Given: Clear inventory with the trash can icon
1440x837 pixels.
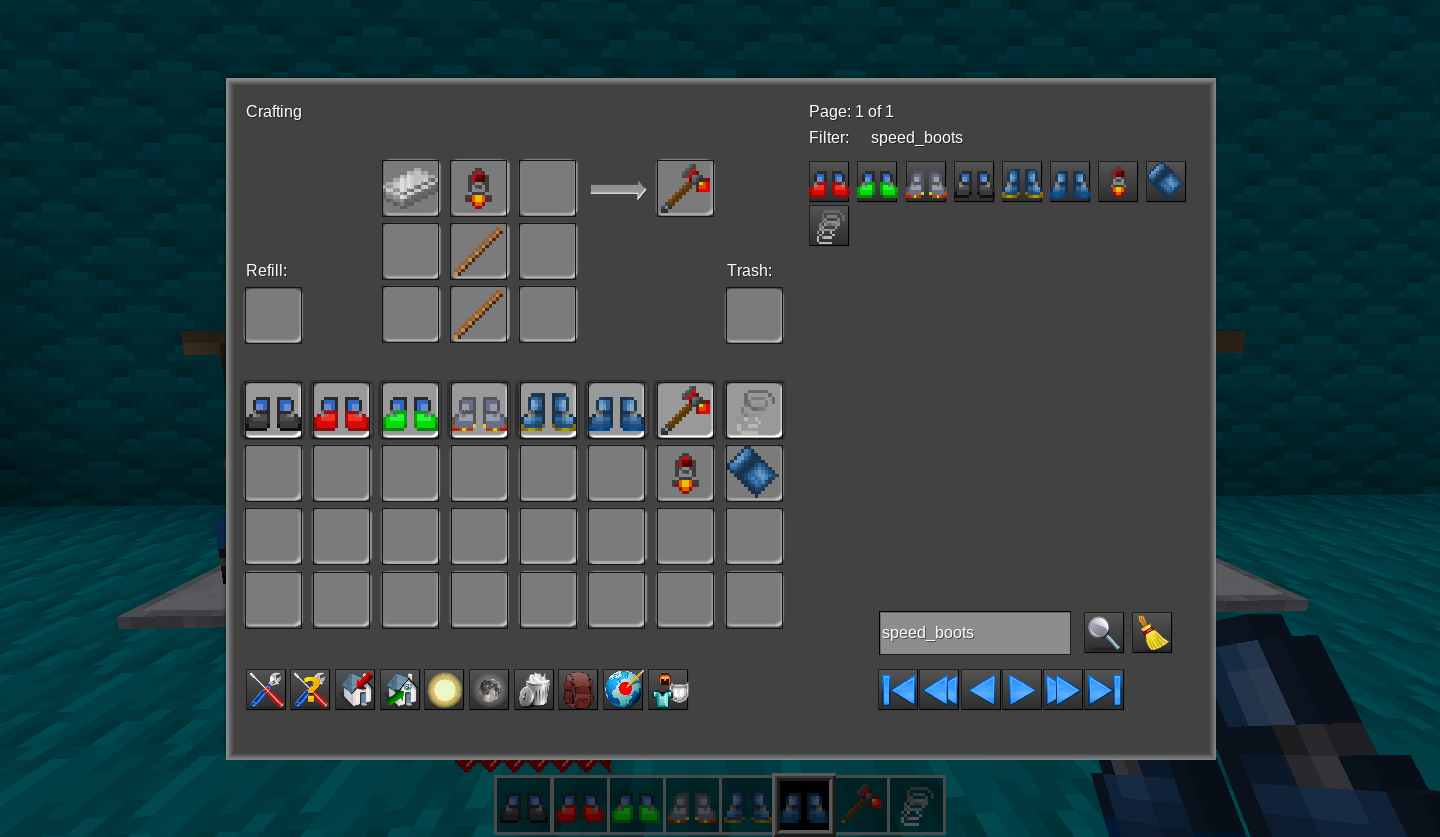Looking at the screenshot, I should 534,690.
